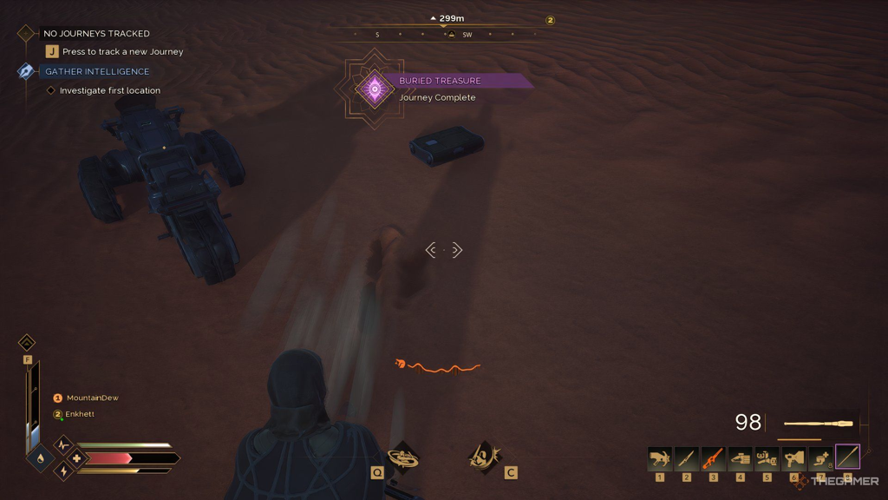The height and width of the screenshot is (500, 888).
Task: Select party member MountainDew
Action: click(x=92, y=398)
